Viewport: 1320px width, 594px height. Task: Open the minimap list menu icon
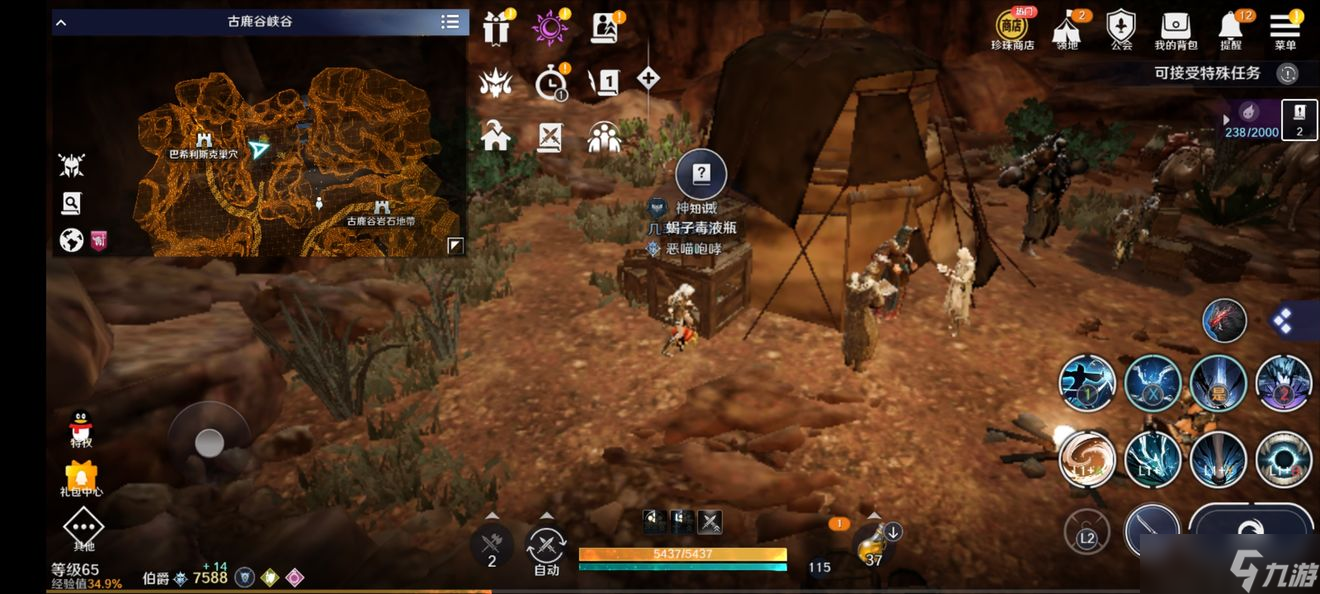[450, 22]
